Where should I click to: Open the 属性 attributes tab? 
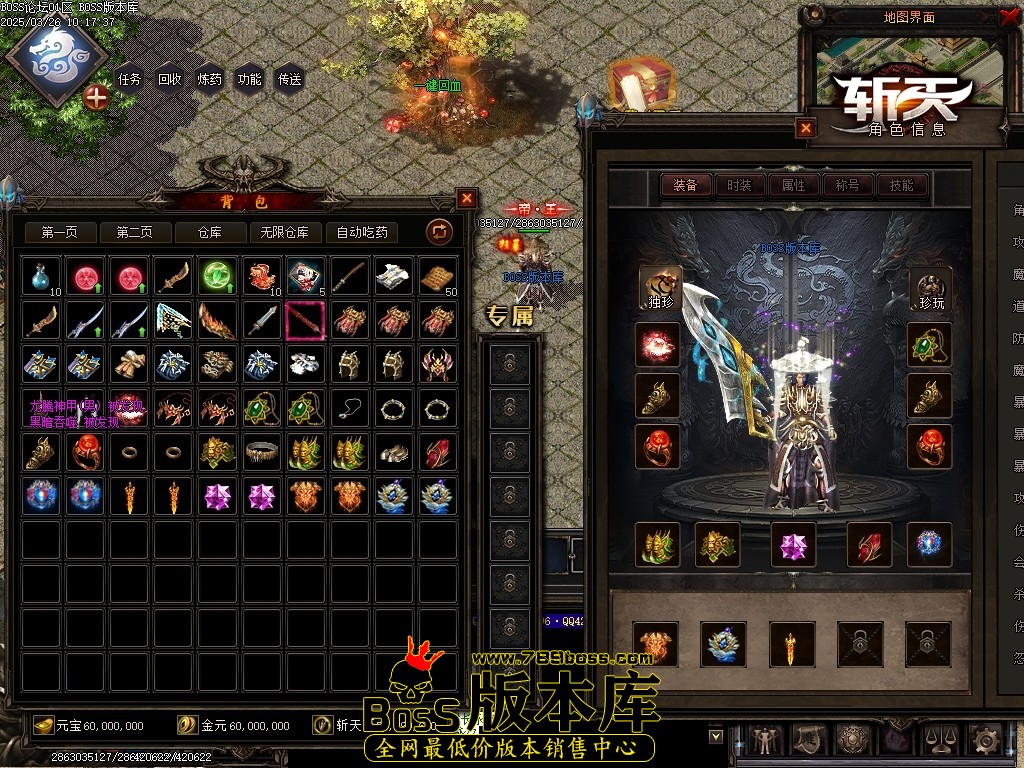click(793, 185)
